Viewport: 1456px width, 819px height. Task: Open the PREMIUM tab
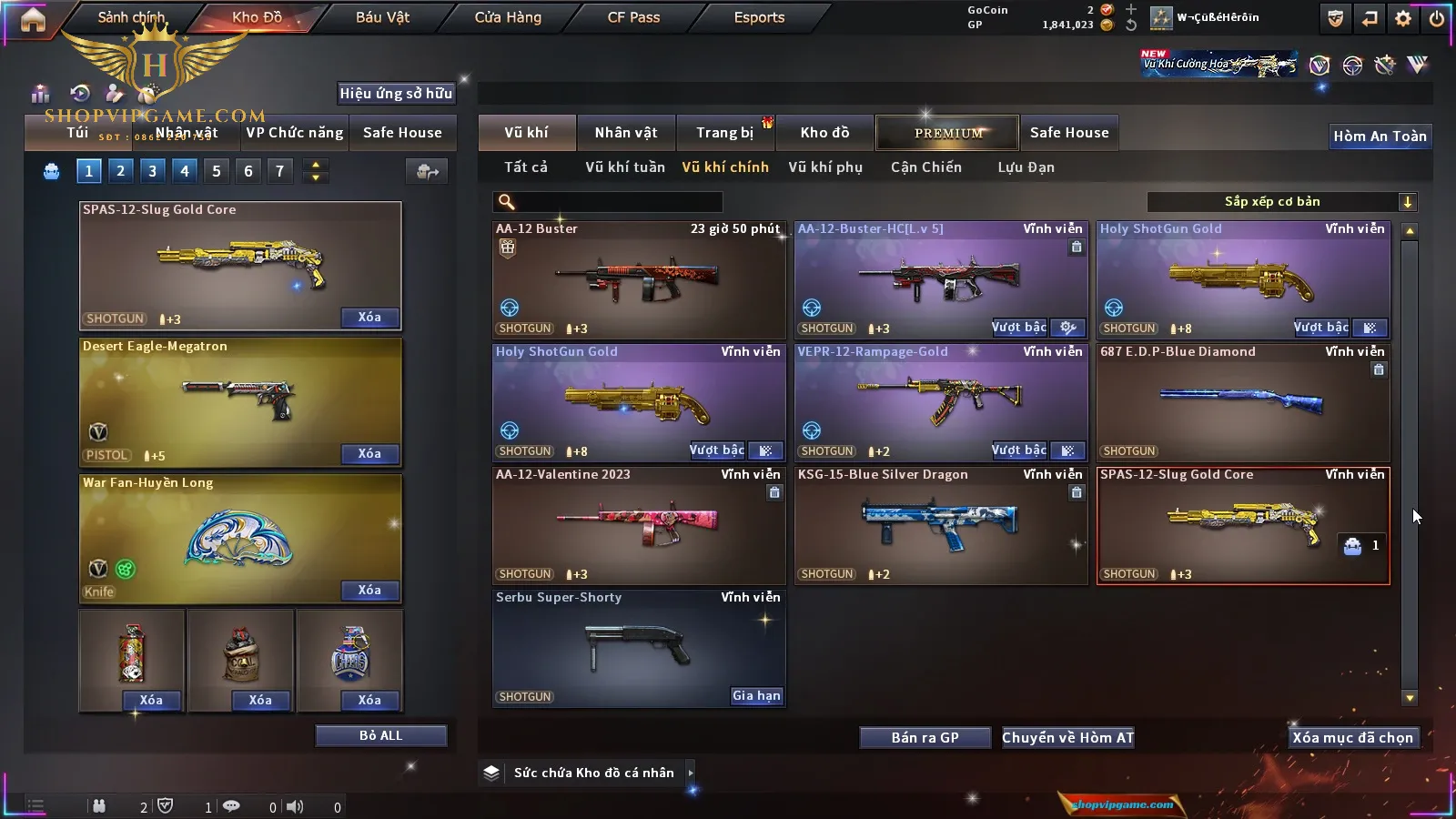point(947,133)
